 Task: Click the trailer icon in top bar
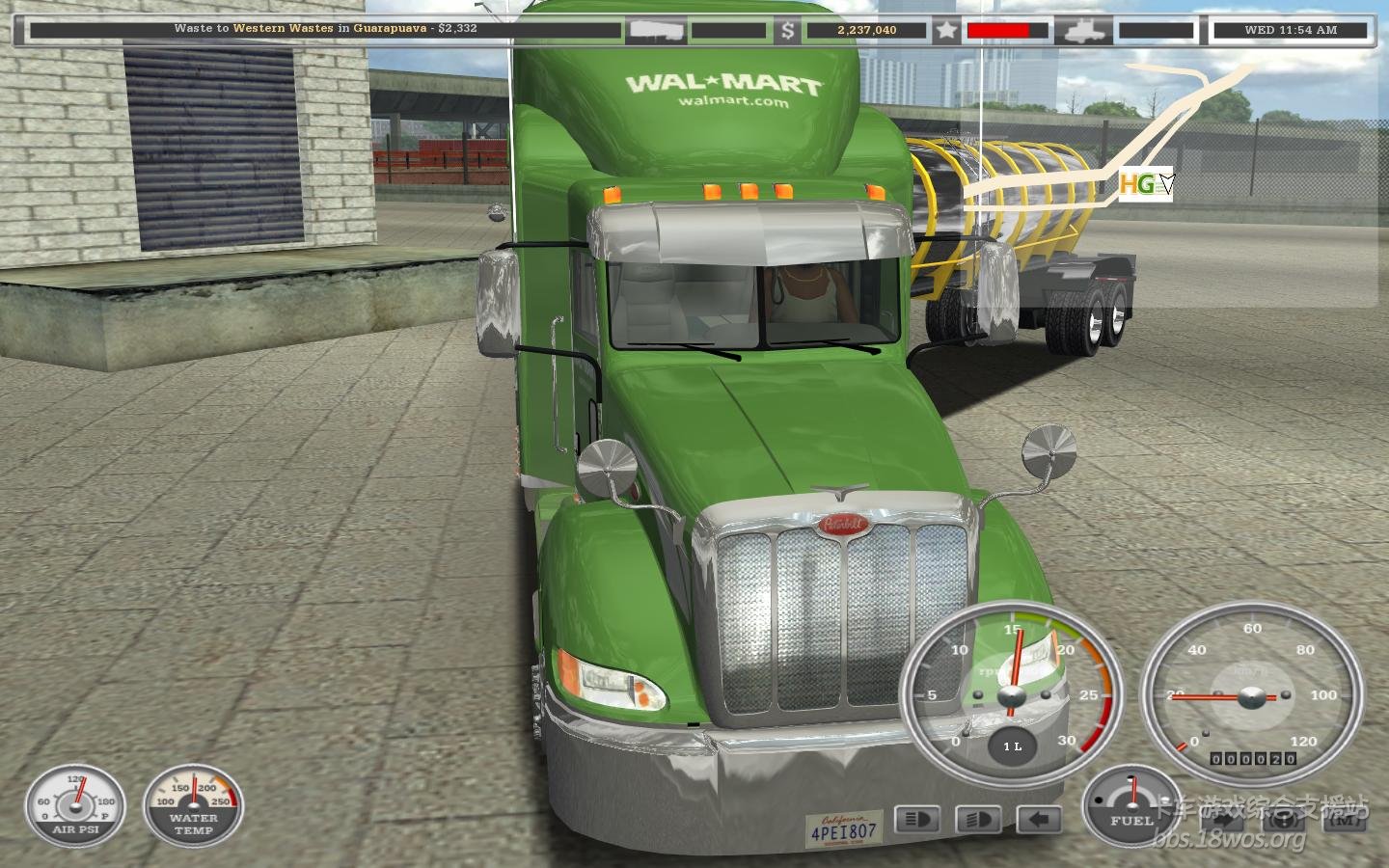(x=656, y=30)
